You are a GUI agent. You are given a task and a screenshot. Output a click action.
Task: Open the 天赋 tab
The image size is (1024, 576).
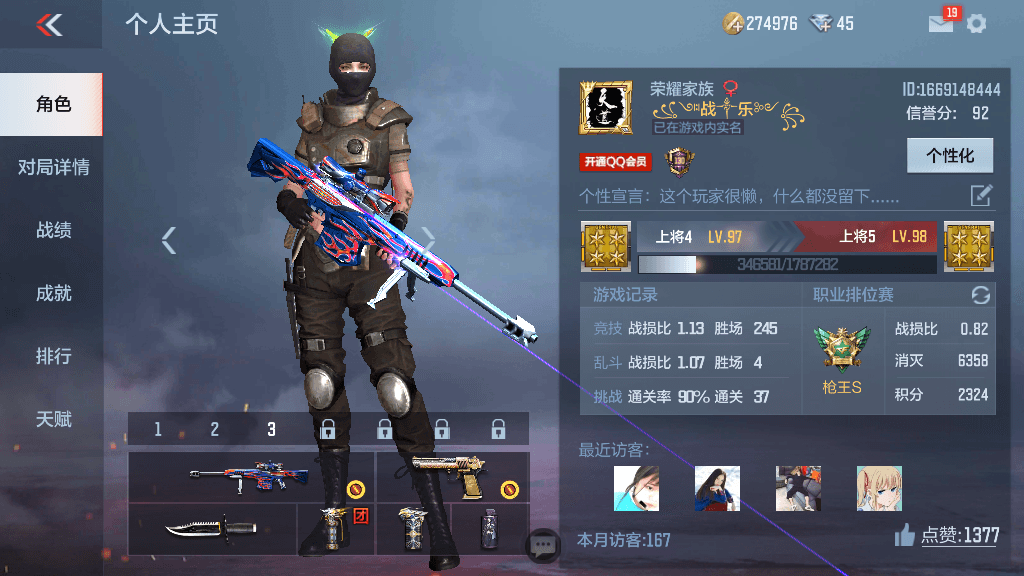[53, 419]
